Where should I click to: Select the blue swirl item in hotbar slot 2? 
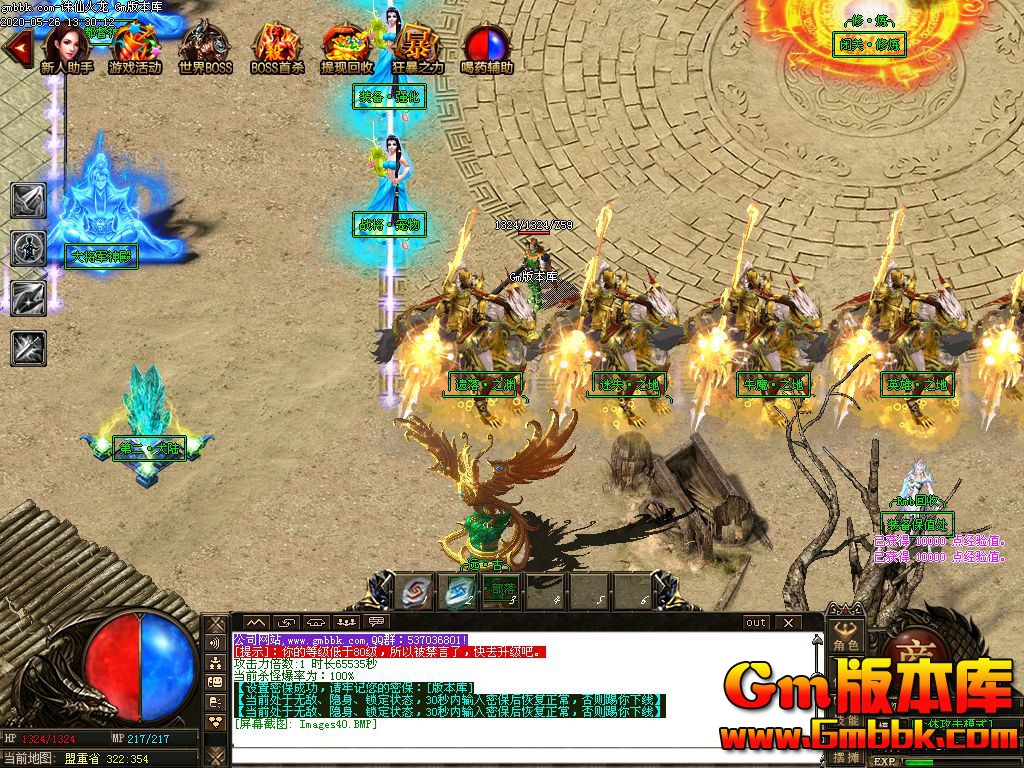point(457,591)
